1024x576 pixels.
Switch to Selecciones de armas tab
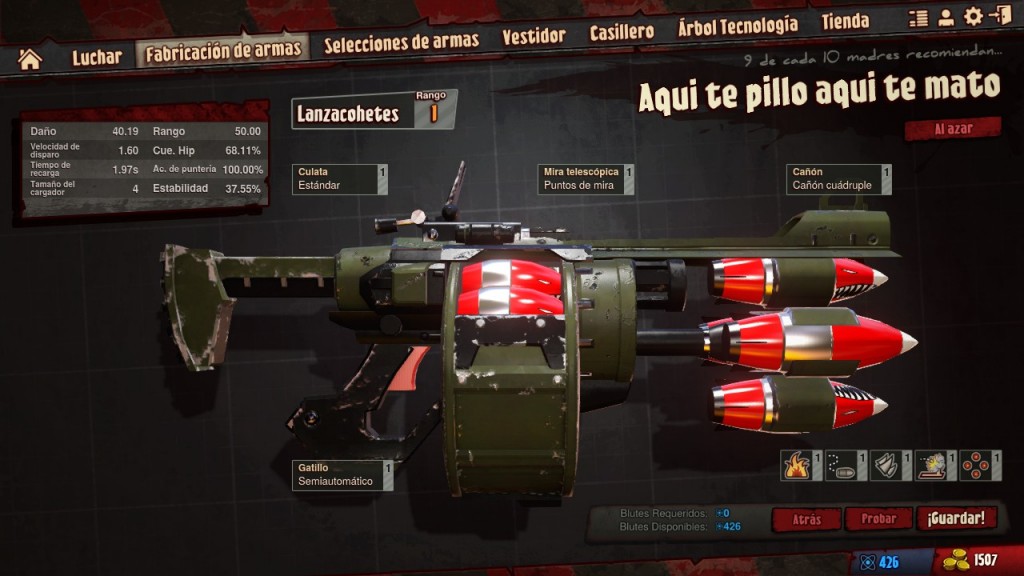[x=401, y=42]
